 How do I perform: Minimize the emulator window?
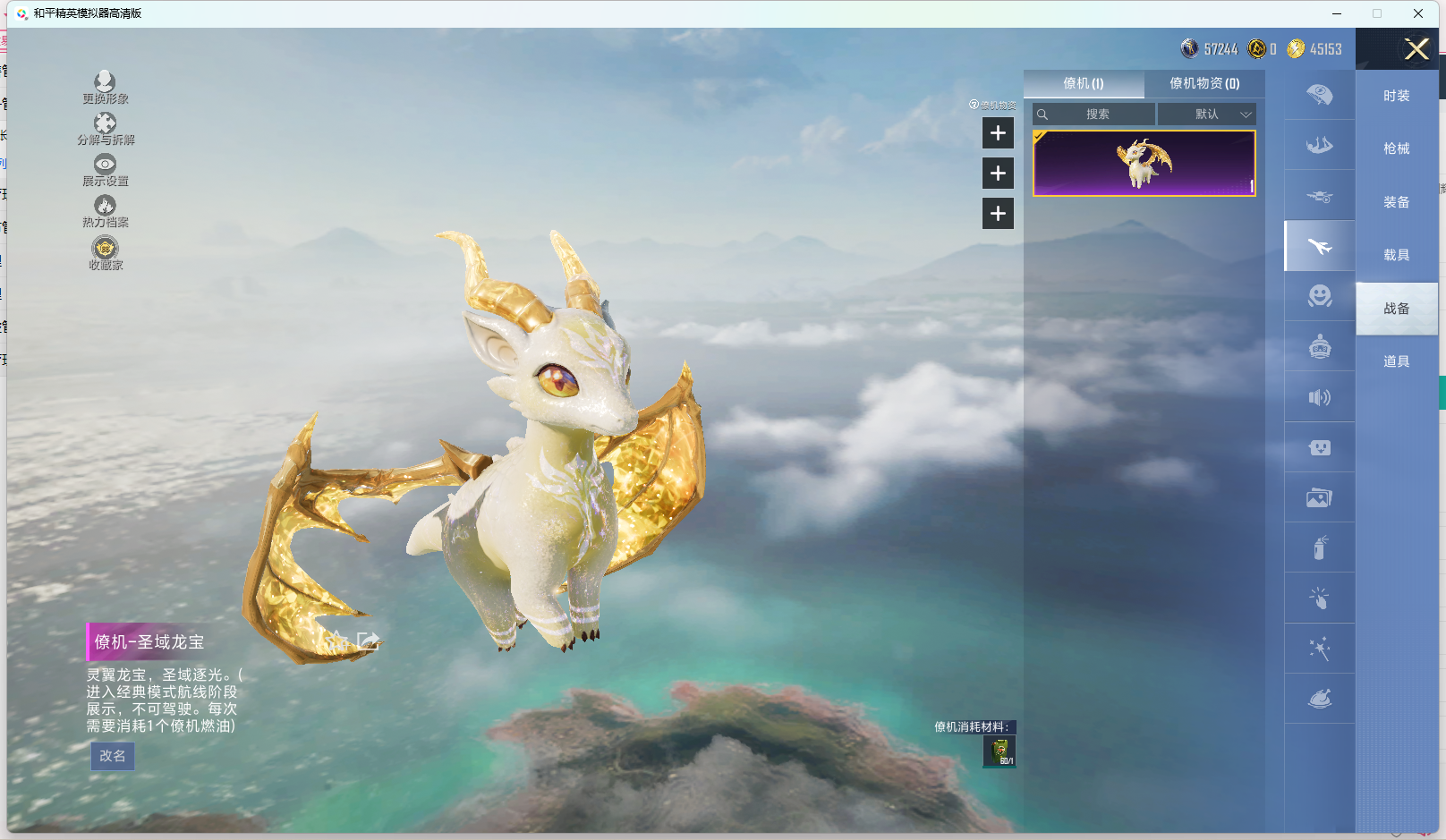[1337, 13]
